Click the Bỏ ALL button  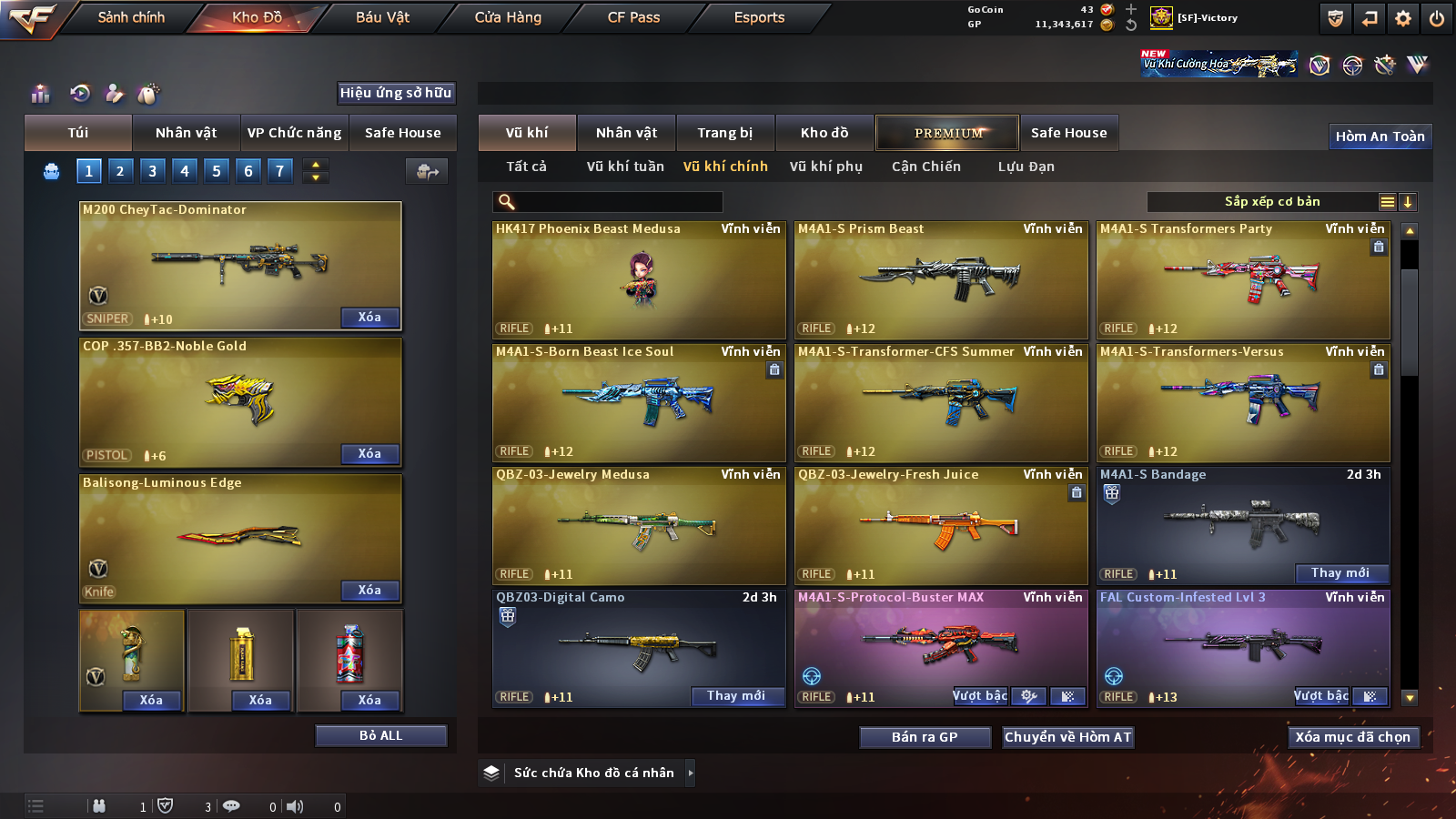(x=380, y=735)
